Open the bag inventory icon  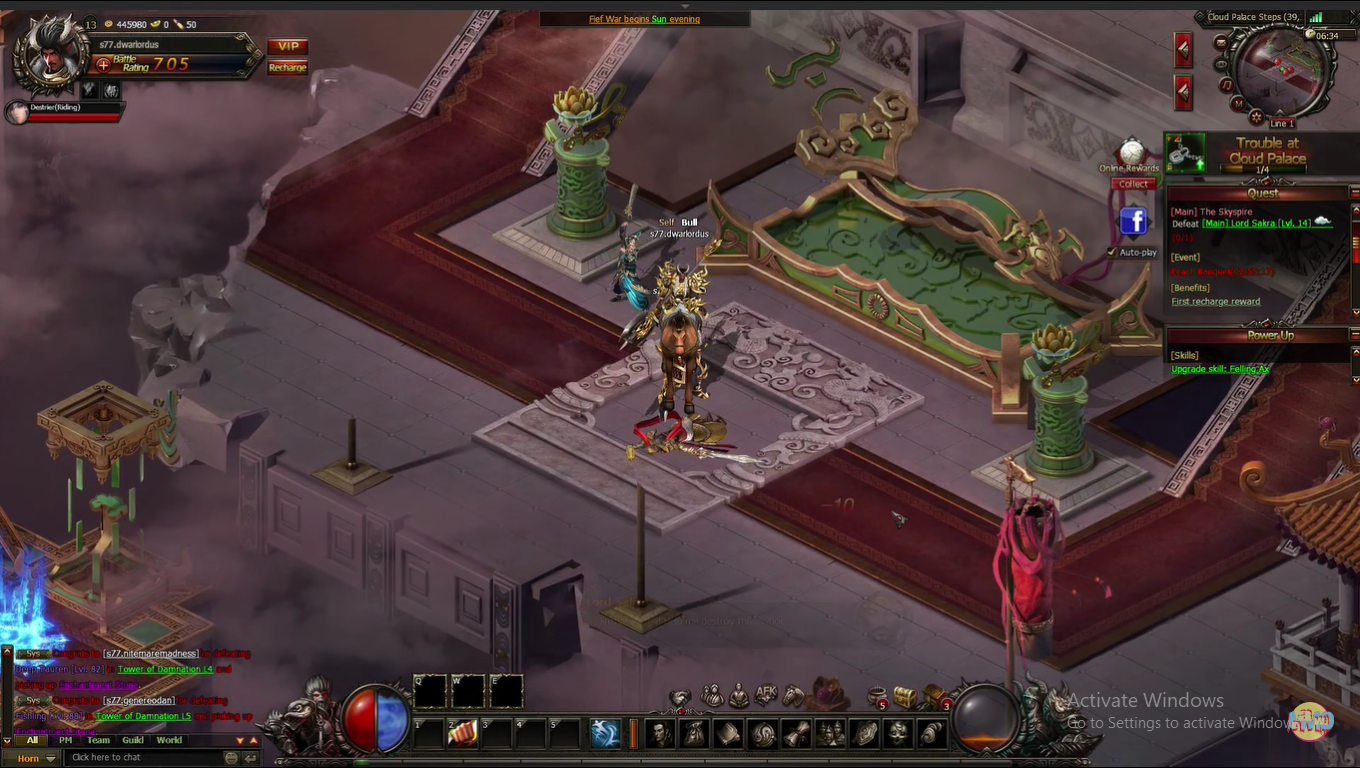[x=693, y=734]
